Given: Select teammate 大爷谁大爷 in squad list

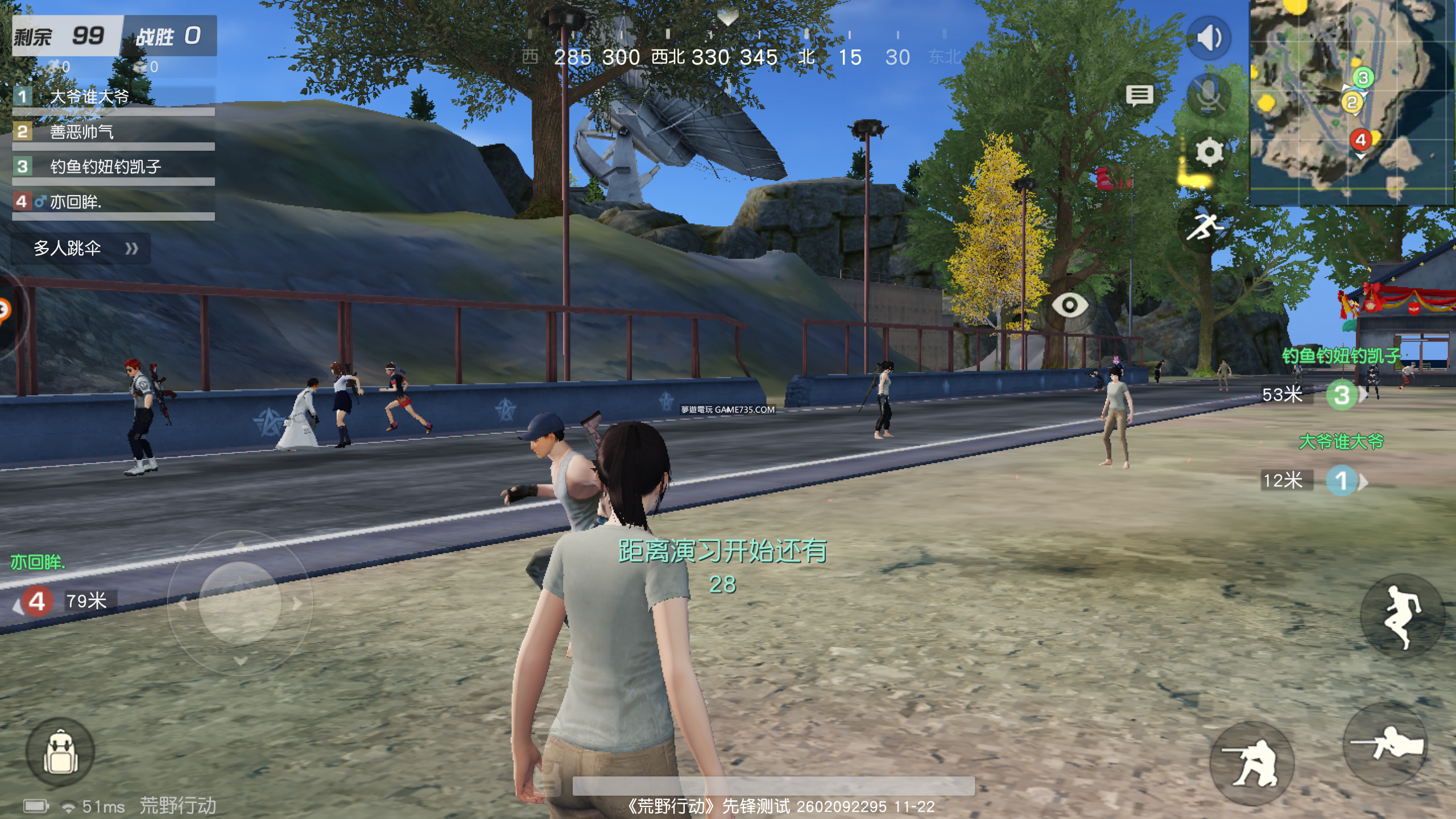Looking at the screenshot, I should pos(114,98).
